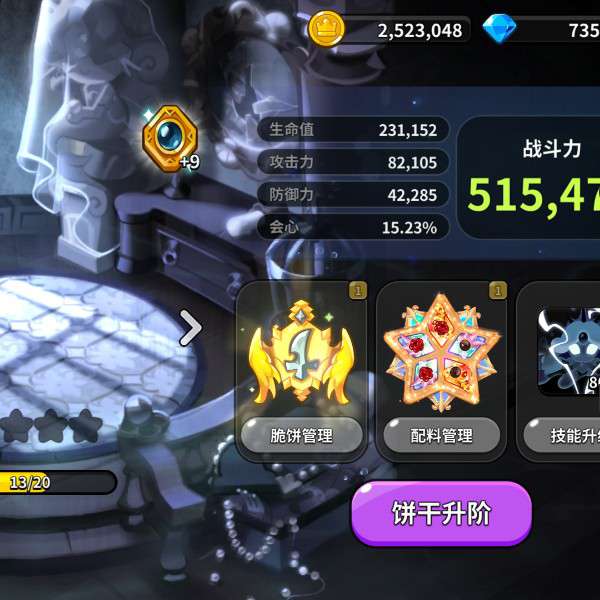Tap the gold coin currency icon
This screenshot has height=600, width=600.
click(326, 29)
